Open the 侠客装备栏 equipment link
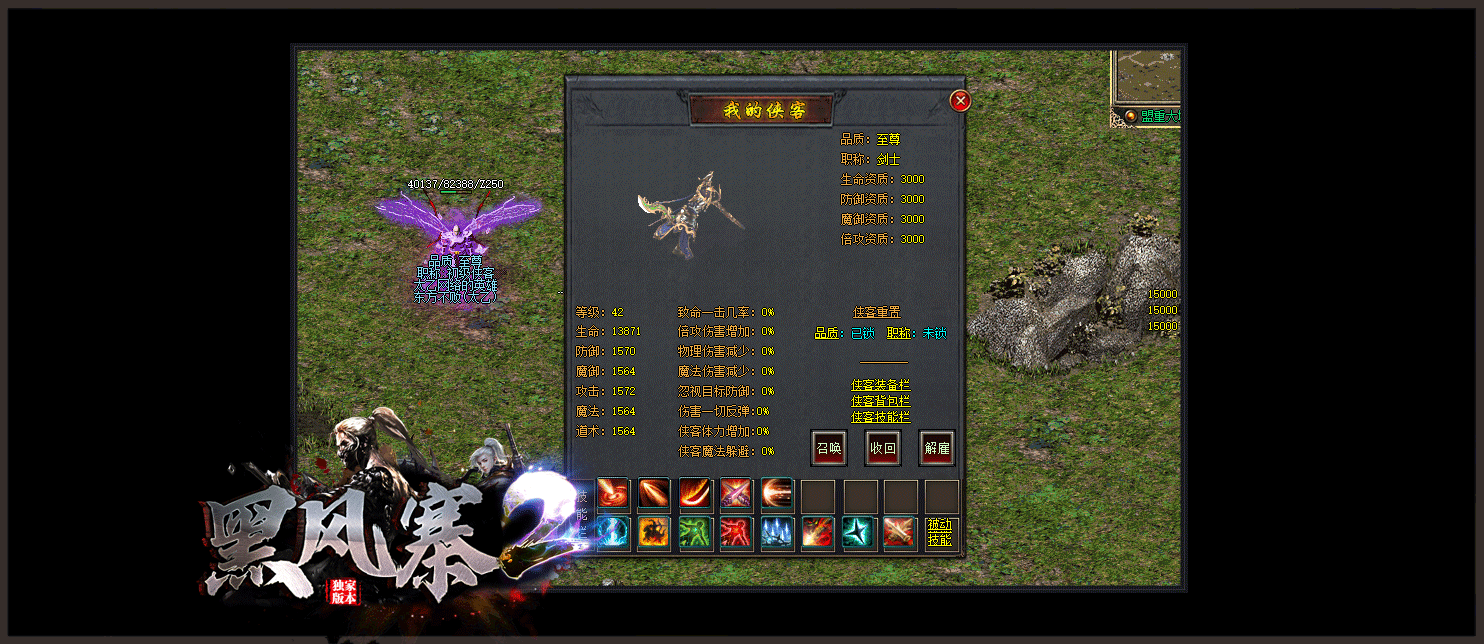This screenshot has height=644, width=1484. click(881, 385)
